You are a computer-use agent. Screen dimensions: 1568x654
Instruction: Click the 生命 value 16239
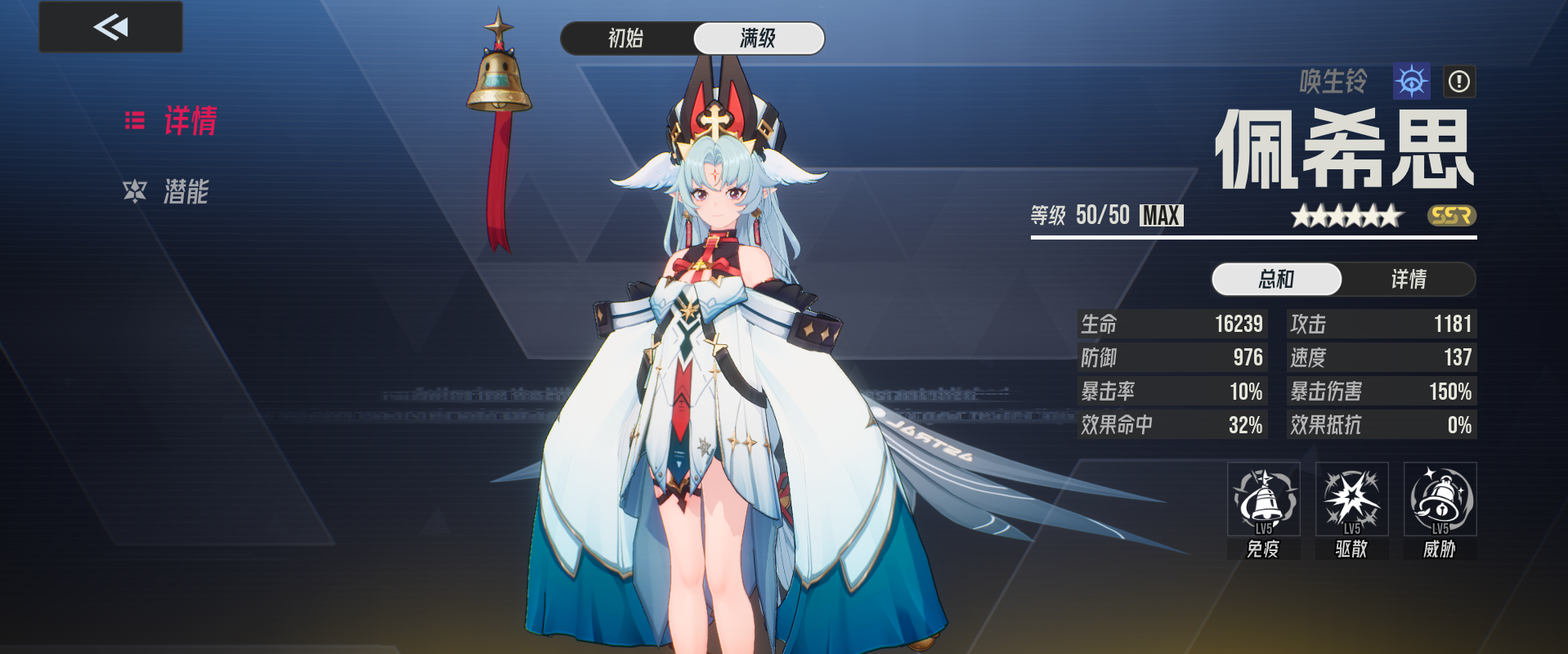click(1239, 324)
